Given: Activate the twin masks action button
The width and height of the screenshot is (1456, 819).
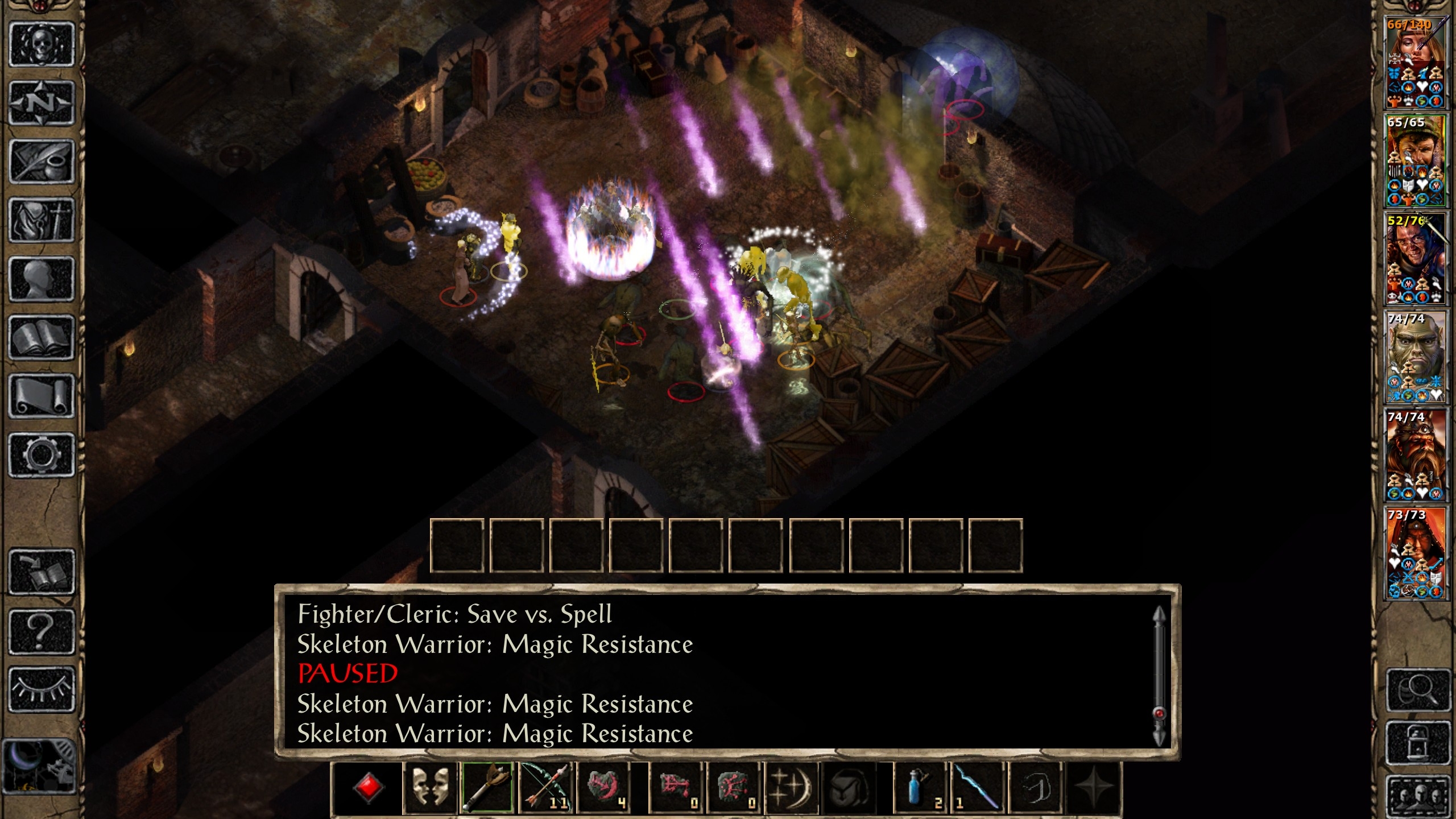Looking at the screenshot, I should (x=430, y=787).
